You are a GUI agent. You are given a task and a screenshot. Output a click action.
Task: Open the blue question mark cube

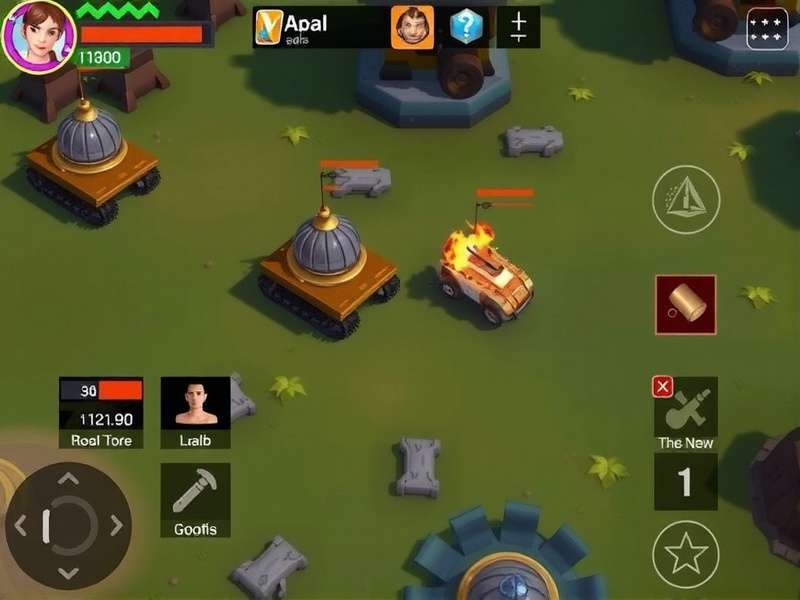[x=466, y=27]
